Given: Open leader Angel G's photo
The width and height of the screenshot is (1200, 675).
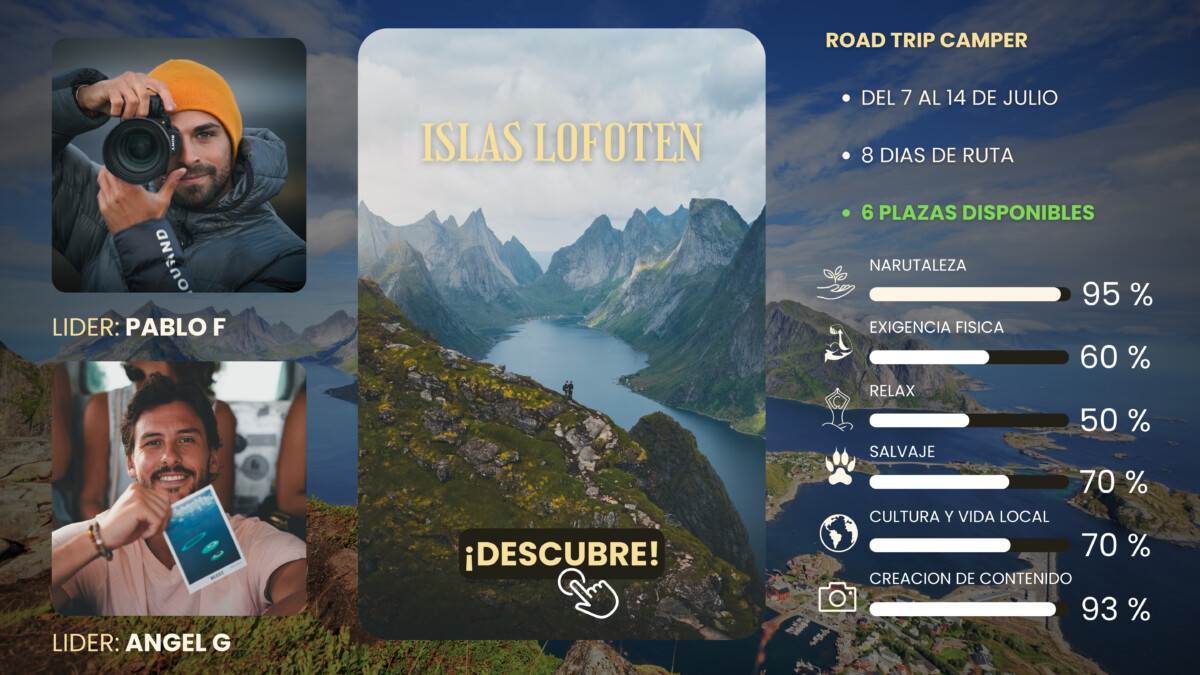Looking at the screenshot, I should coord(179,487).
